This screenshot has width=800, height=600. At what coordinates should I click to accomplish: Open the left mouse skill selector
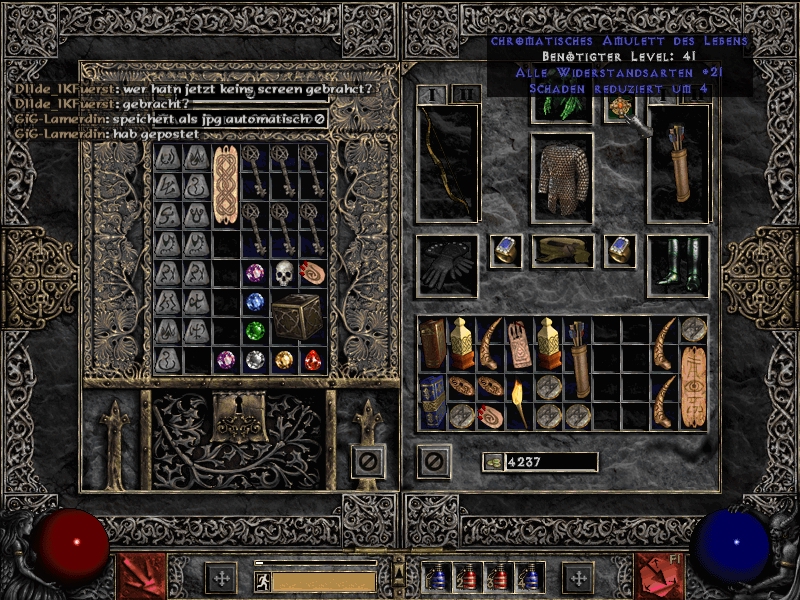point(141,577)
